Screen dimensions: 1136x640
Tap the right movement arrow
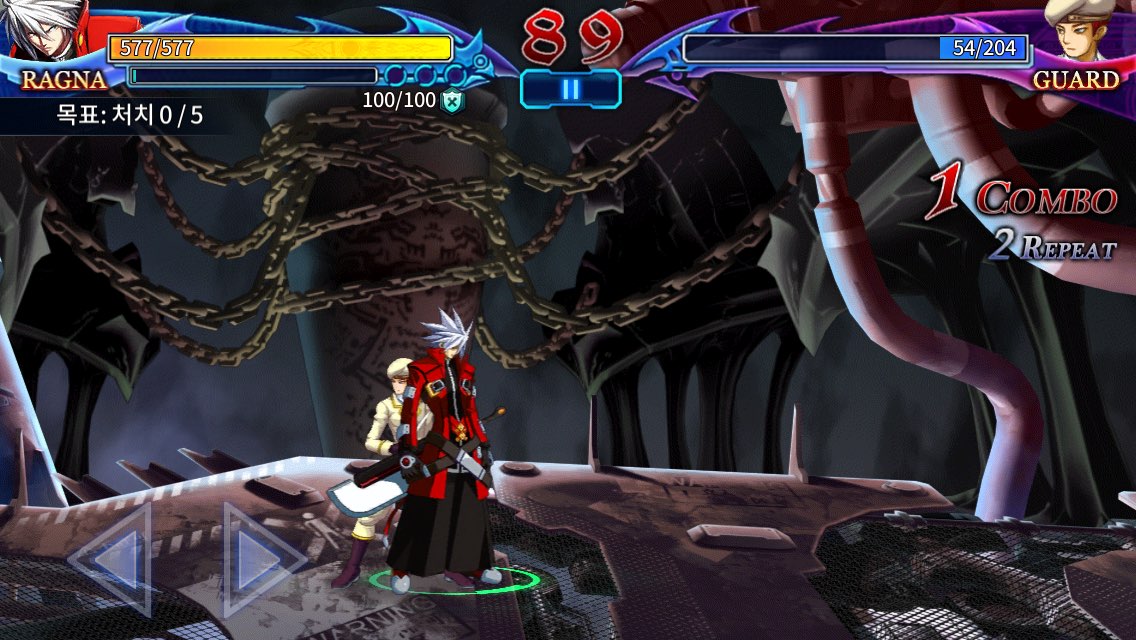click(258, 559)
